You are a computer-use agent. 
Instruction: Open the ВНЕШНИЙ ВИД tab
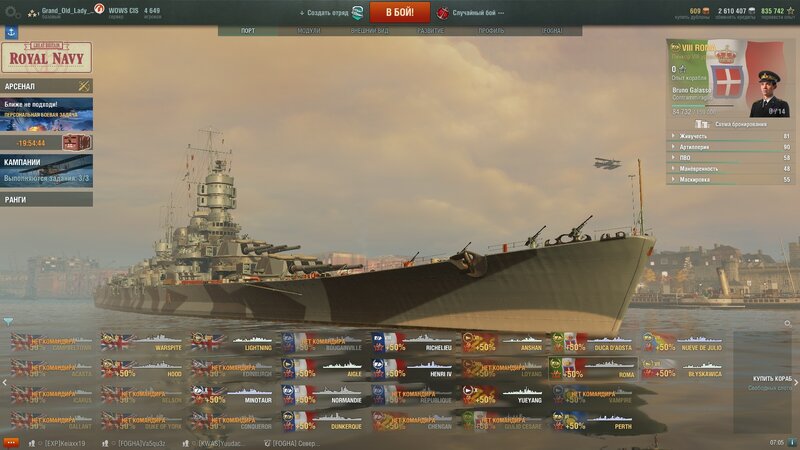(370, 31)
